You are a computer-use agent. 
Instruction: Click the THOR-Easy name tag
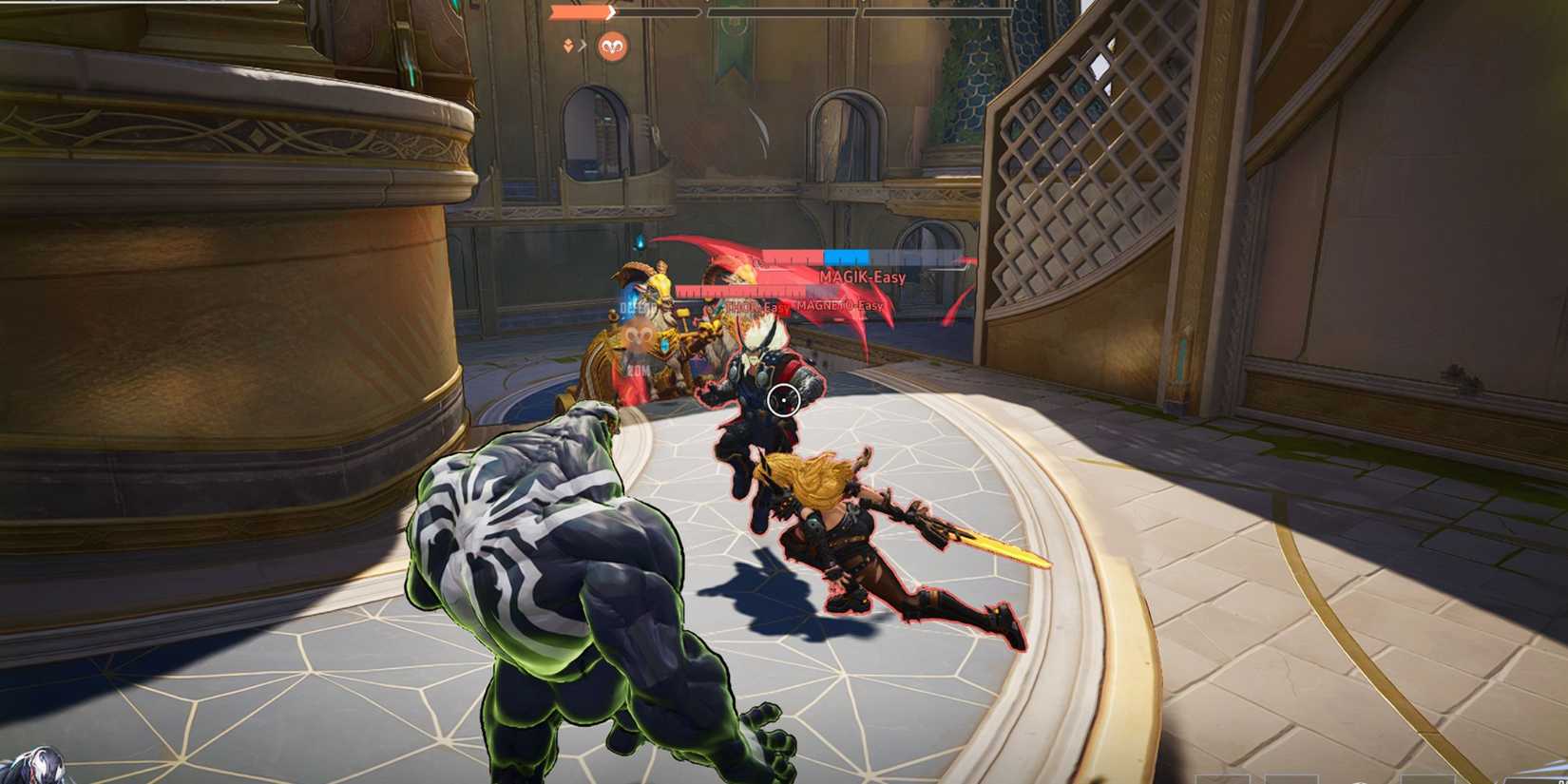(756, 306)
